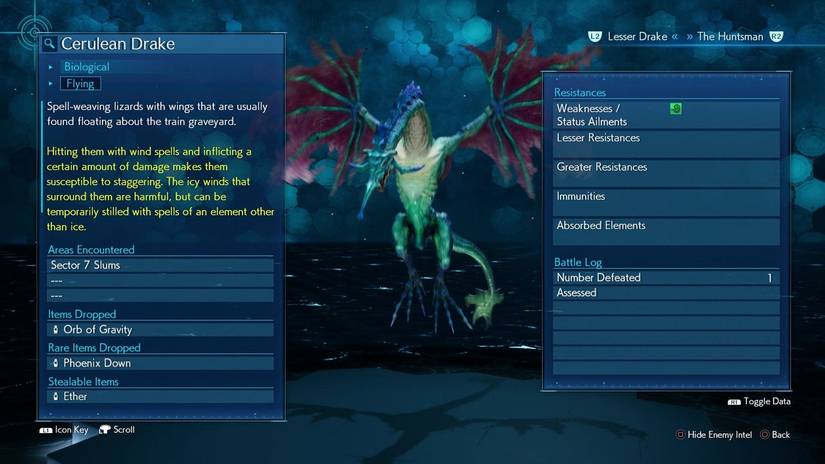
Task: Click the green wind weakness icon
Action: (676, 108)
